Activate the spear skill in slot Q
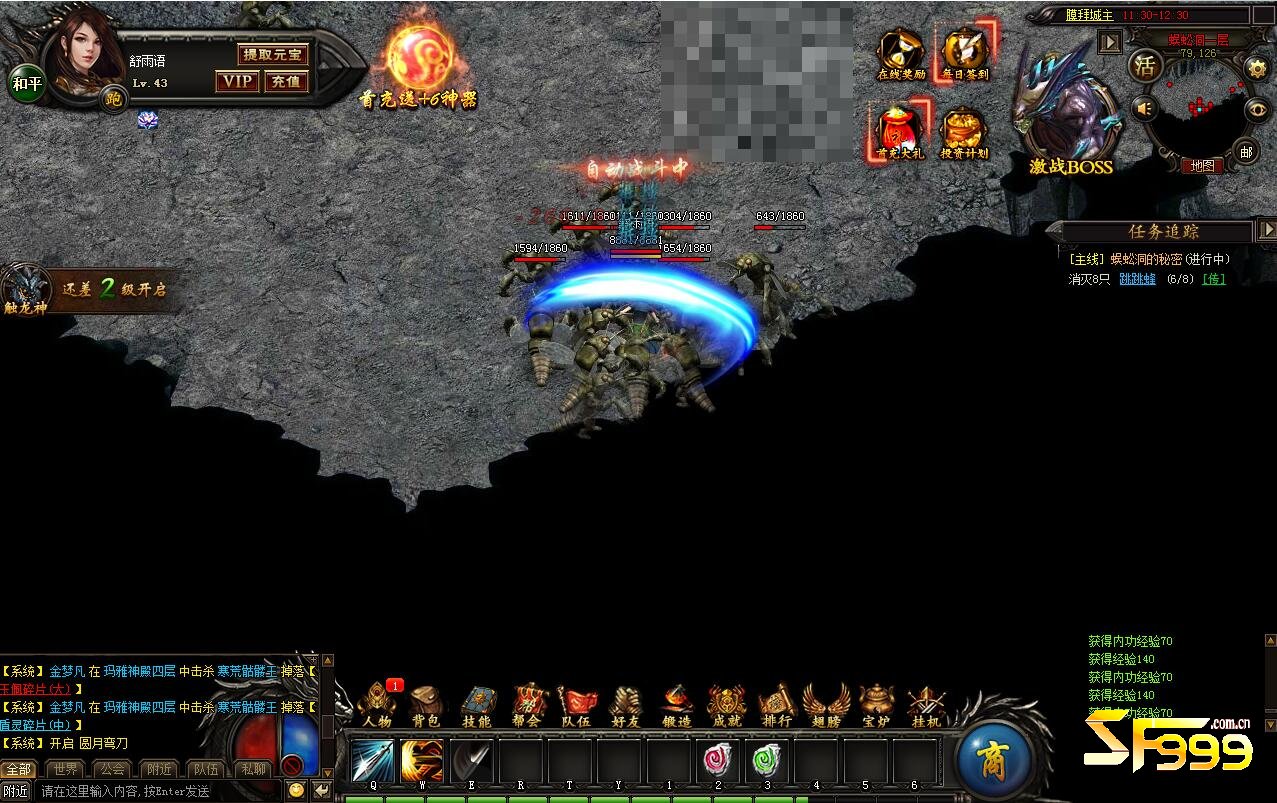Screen dimensions: 1277x803 pyautogui.click(x=372, y=761)
